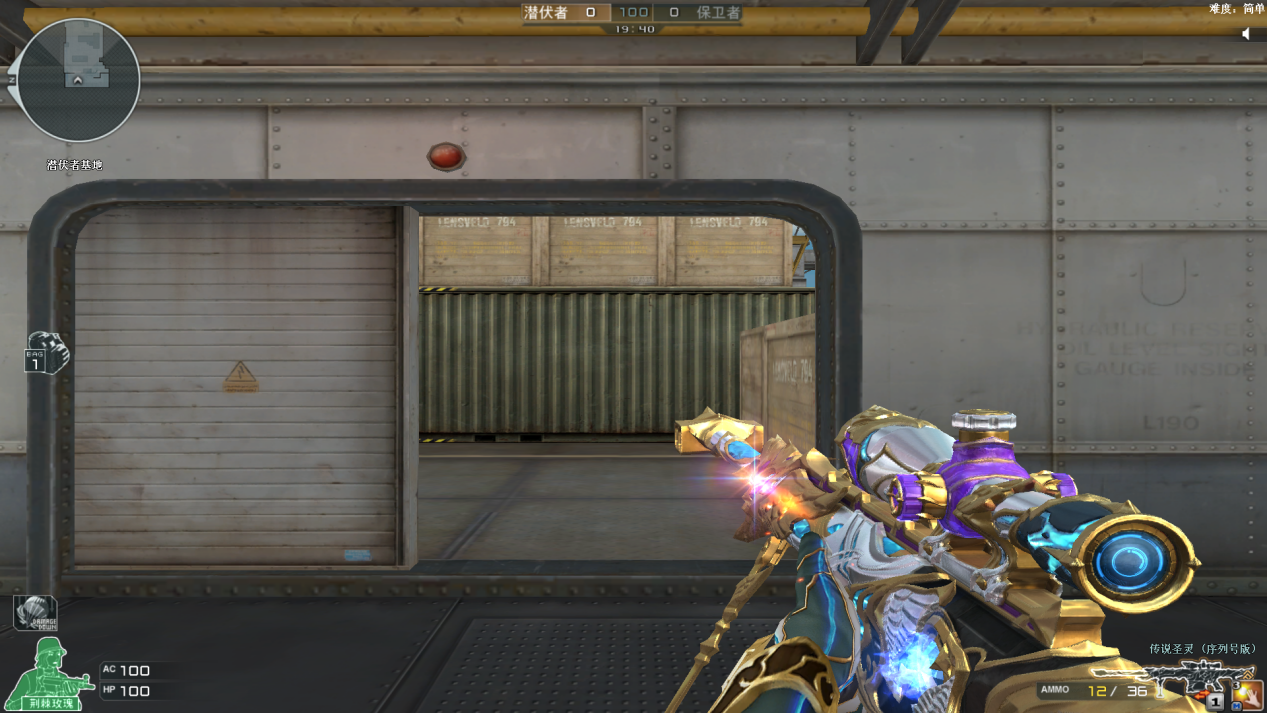Select the Damage Down parachute icon
The height and width of the screenshot is (713, 1267).
(35, 612)
